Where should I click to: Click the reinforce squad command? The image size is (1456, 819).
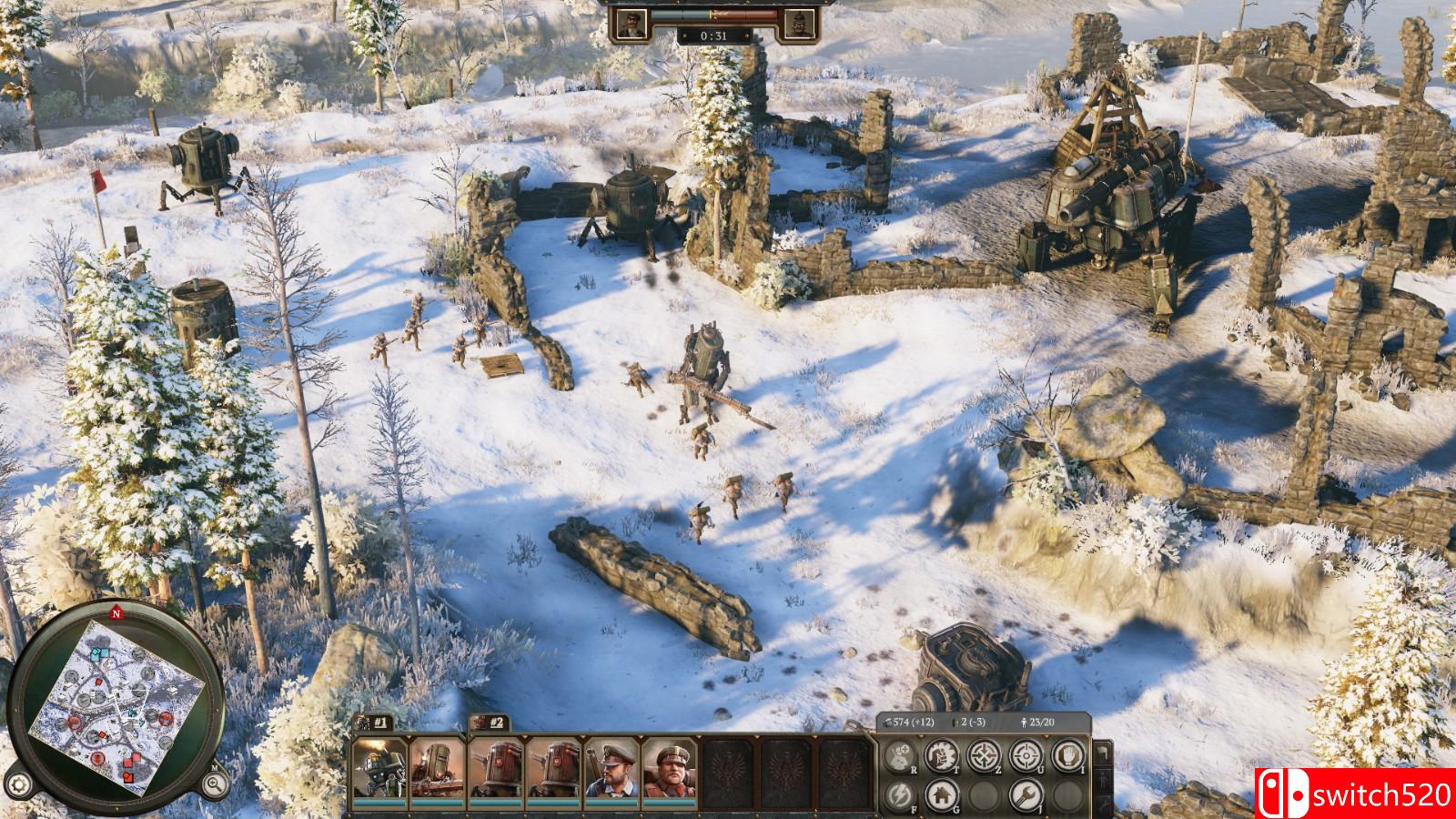900,755
